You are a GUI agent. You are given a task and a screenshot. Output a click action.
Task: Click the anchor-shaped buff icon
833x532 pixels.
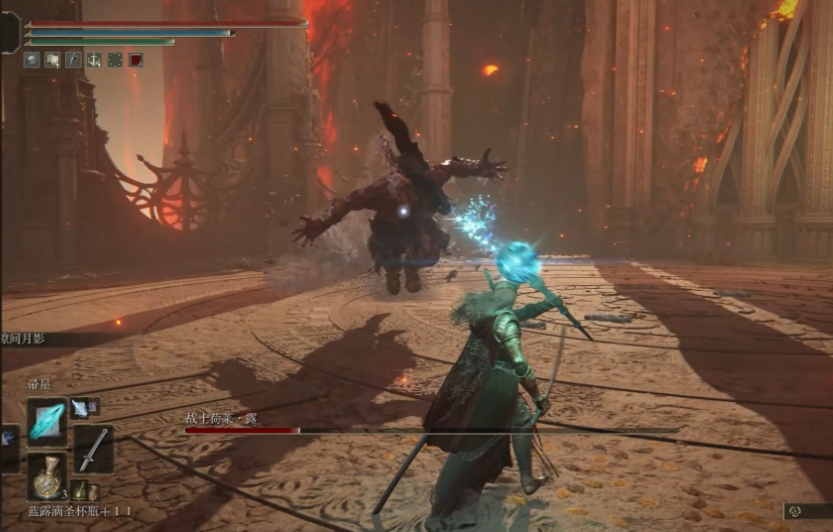pos(94,60)
